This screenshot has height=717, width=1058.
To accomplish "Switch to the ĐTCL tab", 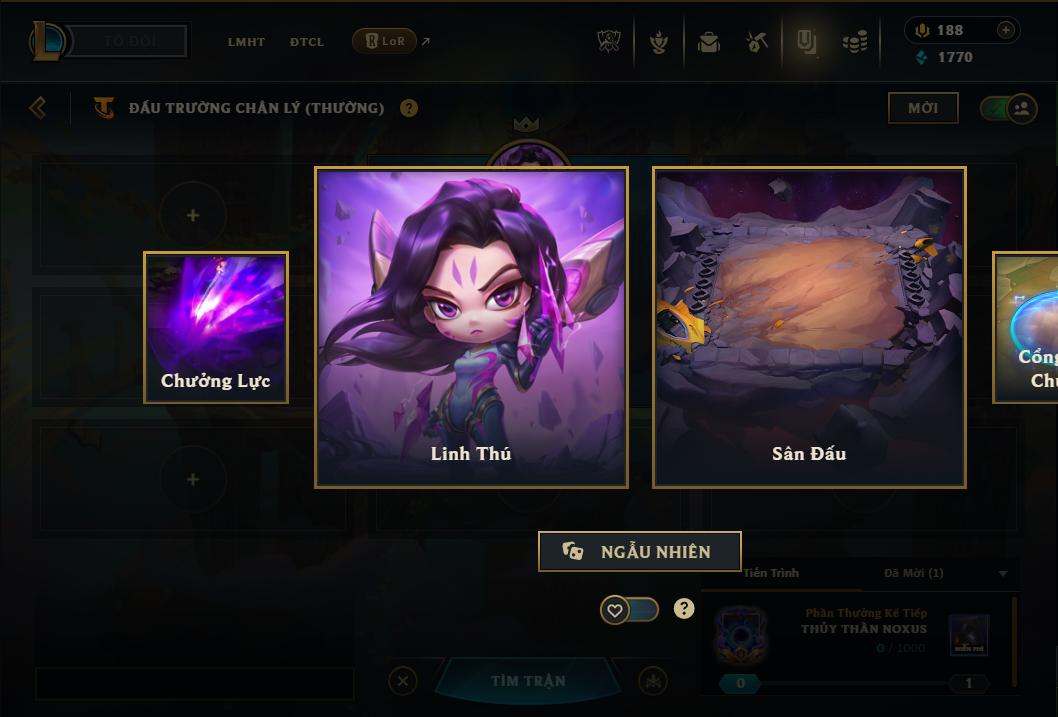I will (x=307, y=42).
